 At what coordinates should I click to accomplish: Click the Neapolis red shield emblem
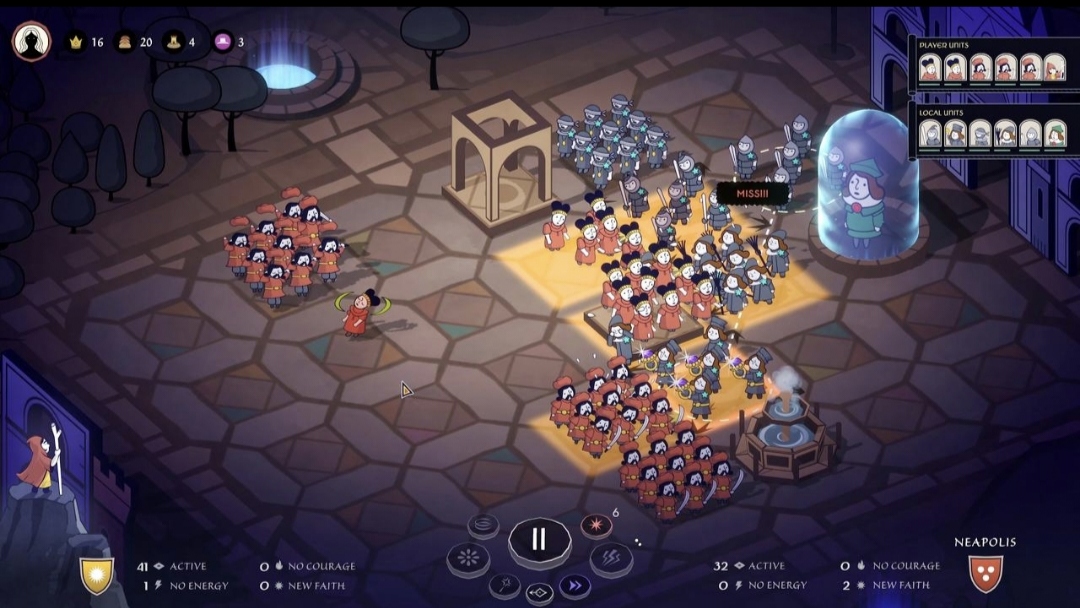(985, 573)
